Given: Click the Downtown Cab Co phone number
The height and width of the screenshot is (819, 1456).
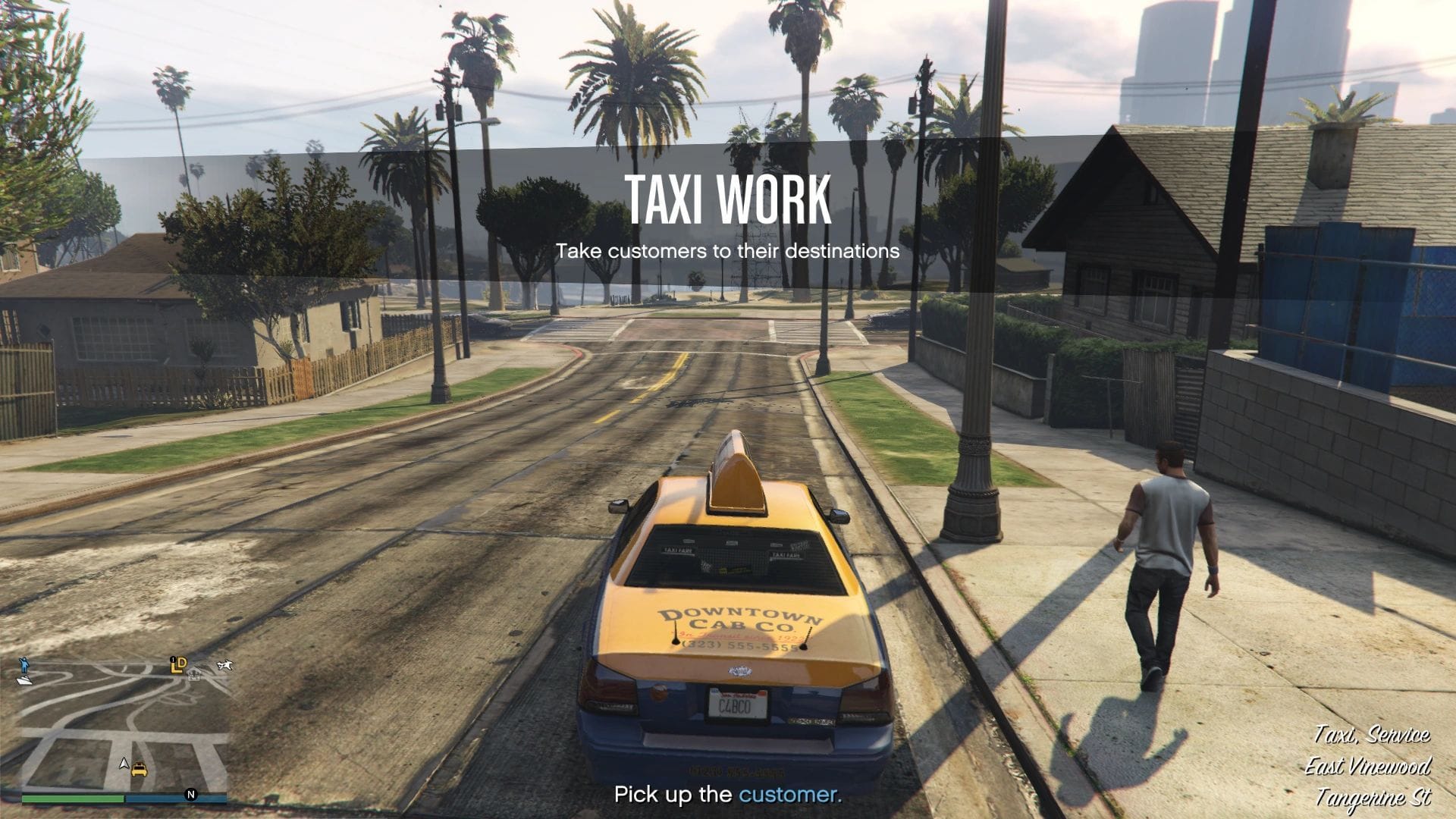Looking at the screenshot, I should (741, 645).
